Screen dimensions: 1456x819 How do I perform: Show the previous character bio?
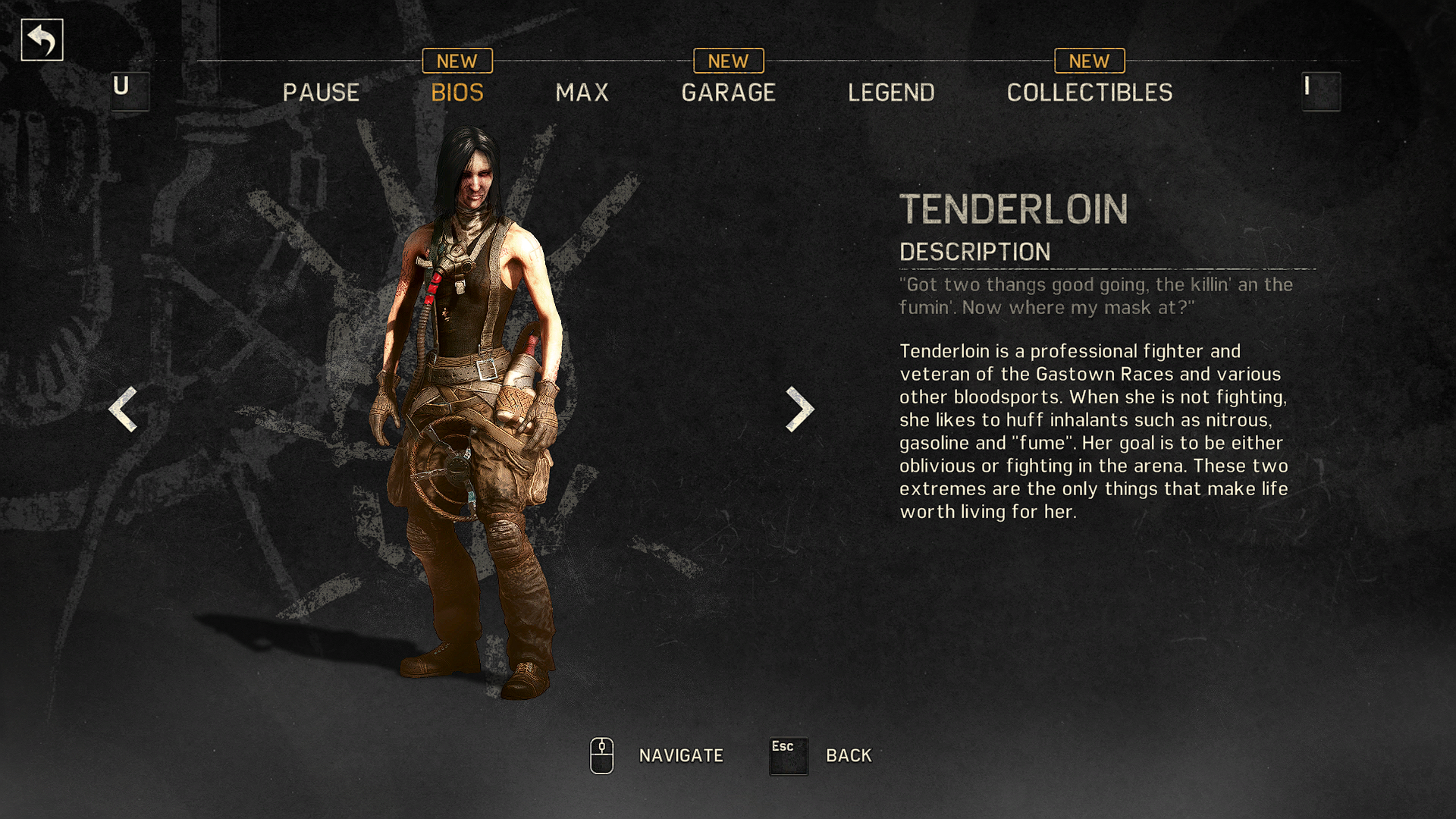[123, 409]
